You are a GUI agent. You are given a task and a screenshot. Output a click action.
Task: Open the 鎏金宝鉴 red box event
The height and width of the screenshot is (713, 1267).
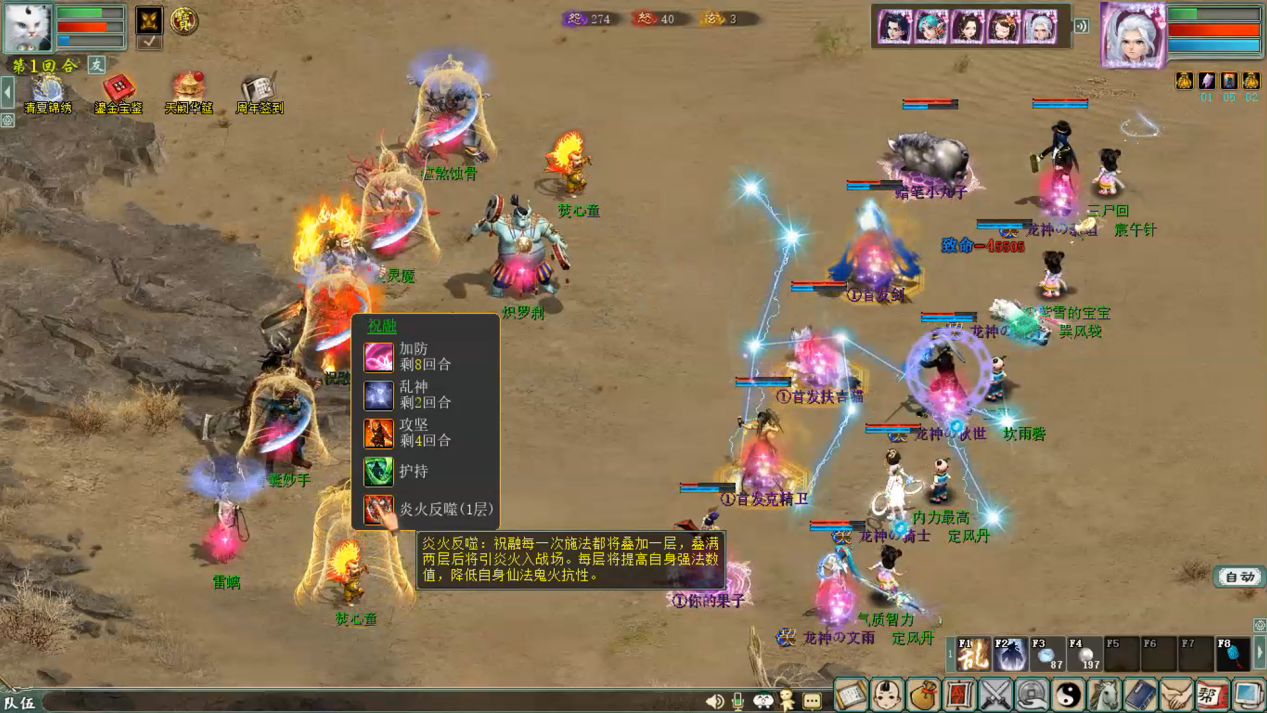click(x=118, y=91)
